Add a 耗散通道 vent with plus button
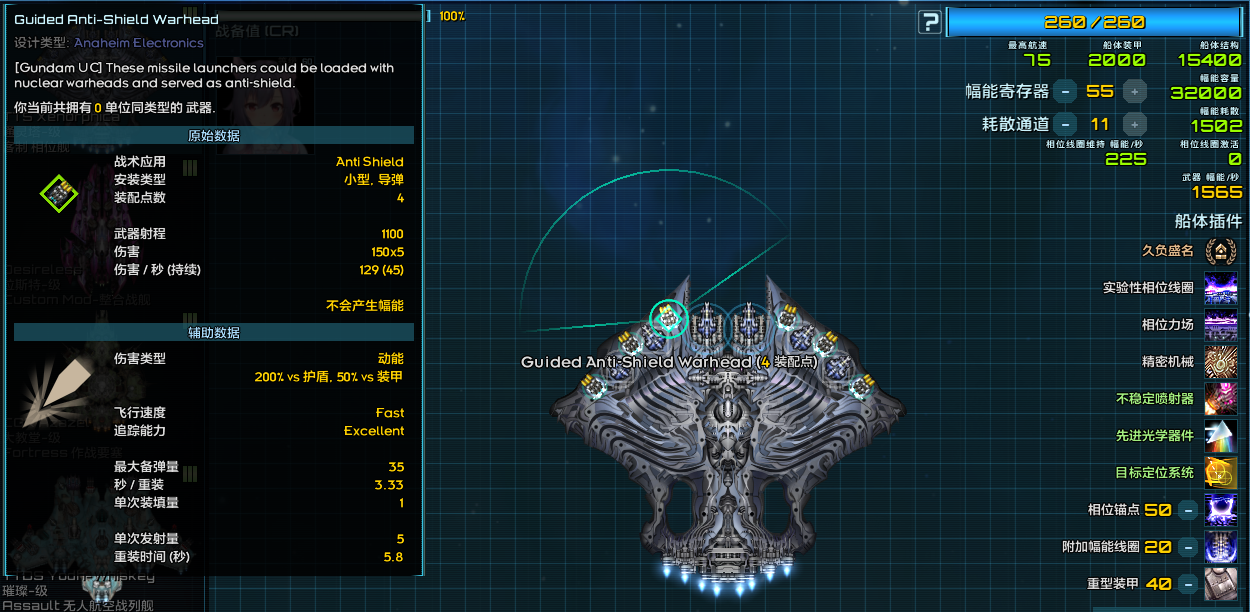1250x612 pixels. click(x=1134, y=124)
